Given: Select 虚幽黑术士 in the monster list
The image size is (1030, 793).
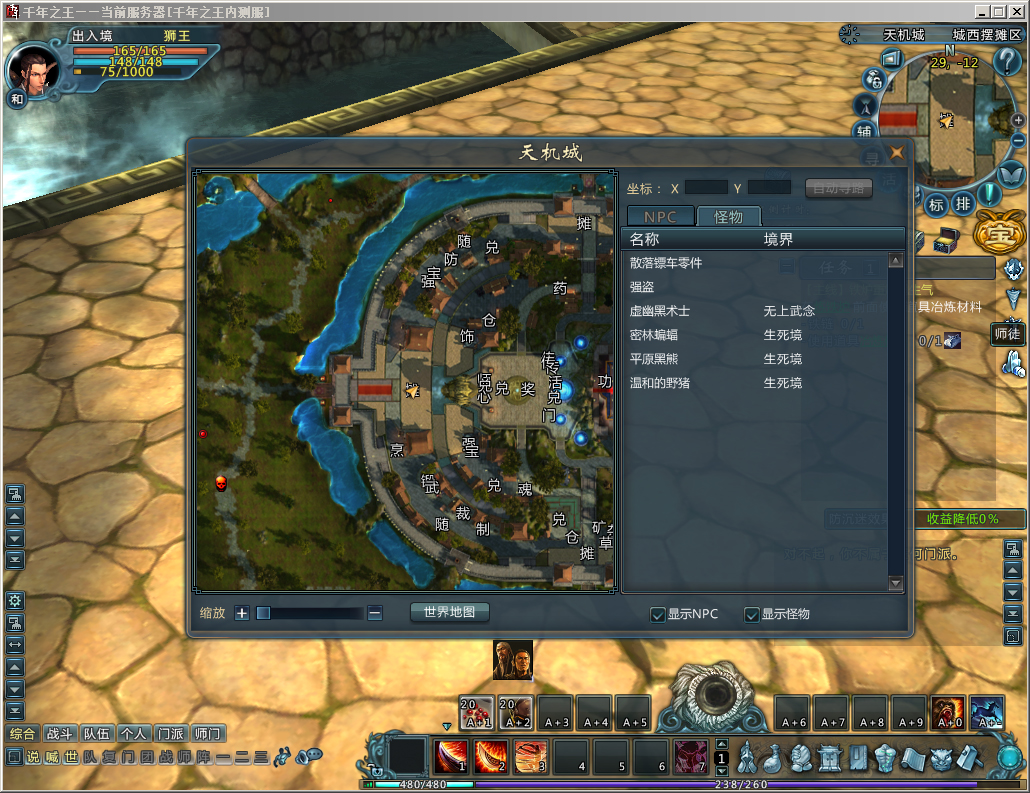Looking at the screenshot, I should [x=660, y=311].
